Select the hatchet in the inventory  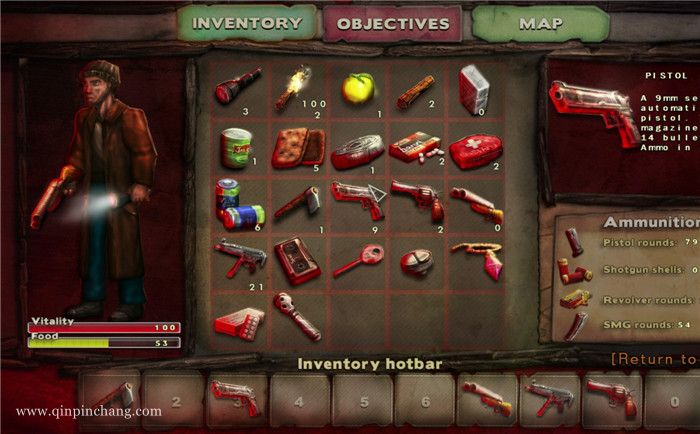coord(296,203)
